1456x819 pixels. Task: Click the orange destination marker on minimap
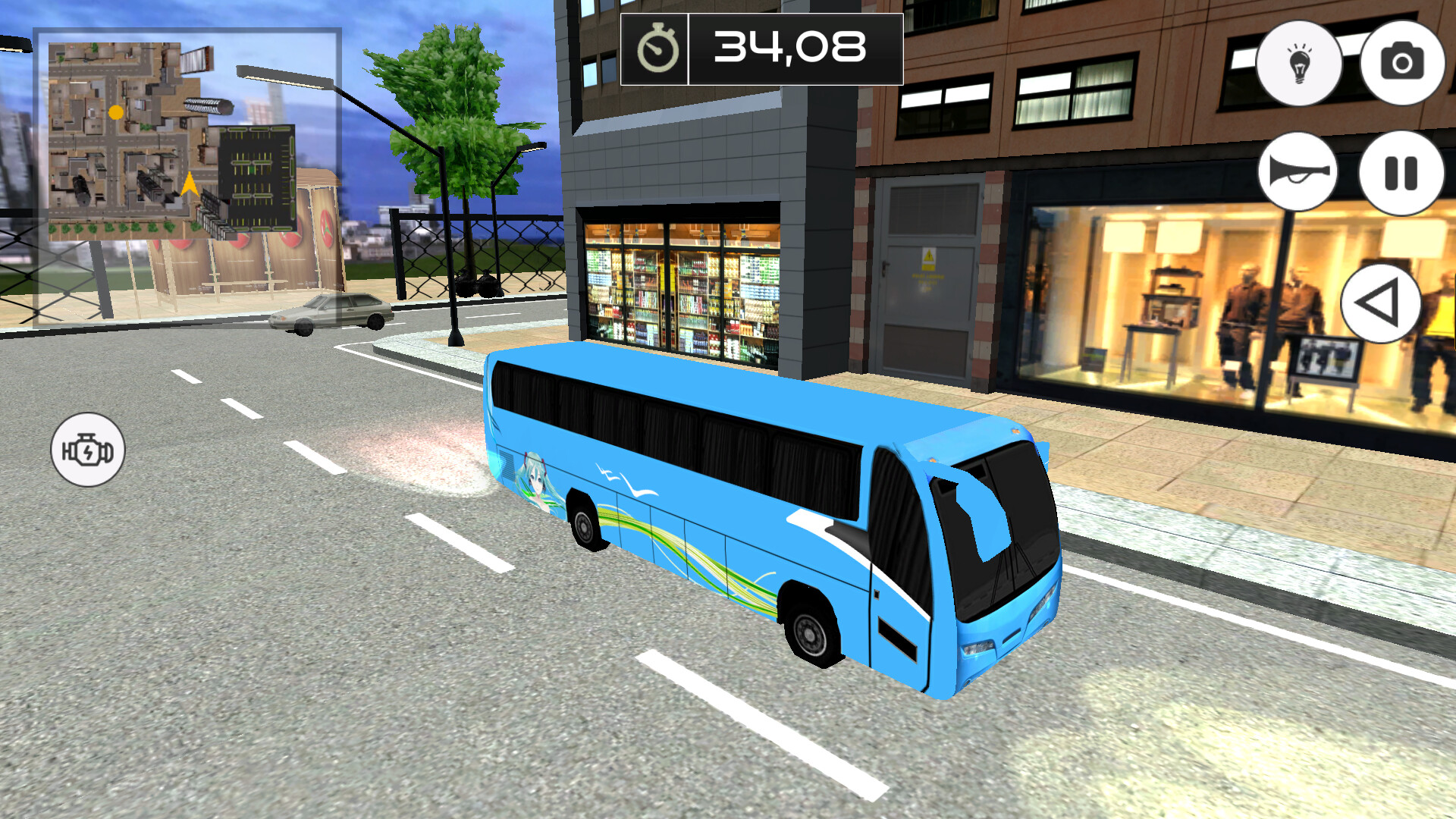point(116,112)
